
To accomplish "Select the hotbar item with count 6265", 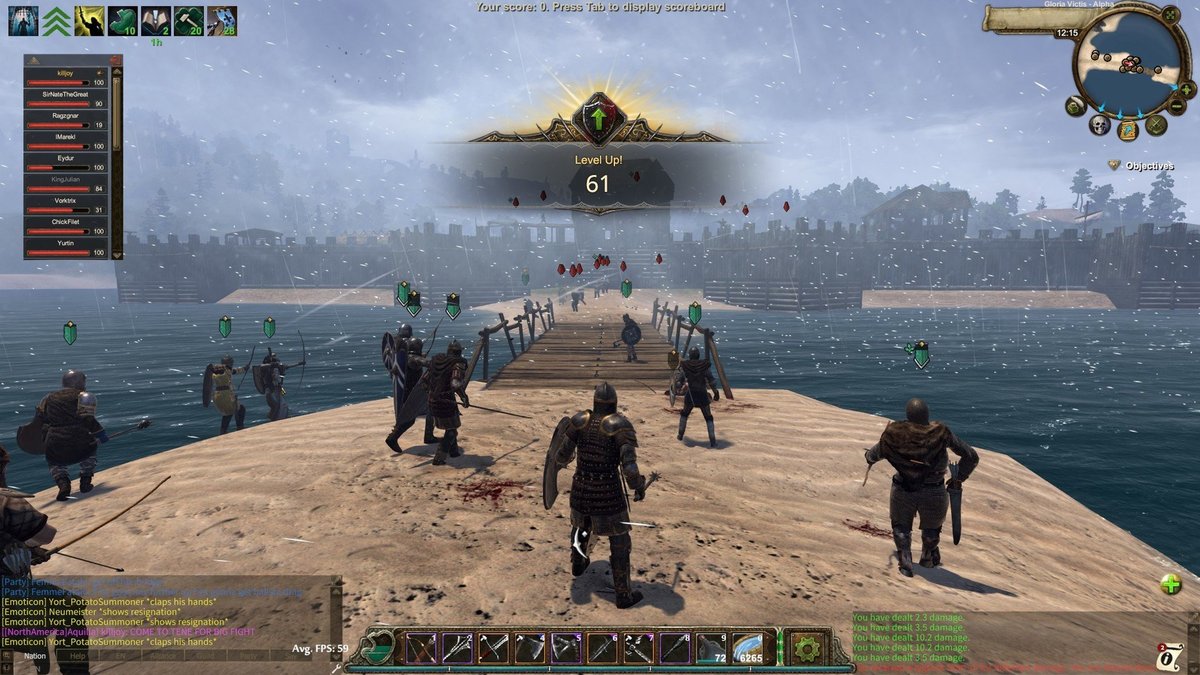I will point(747,648).
